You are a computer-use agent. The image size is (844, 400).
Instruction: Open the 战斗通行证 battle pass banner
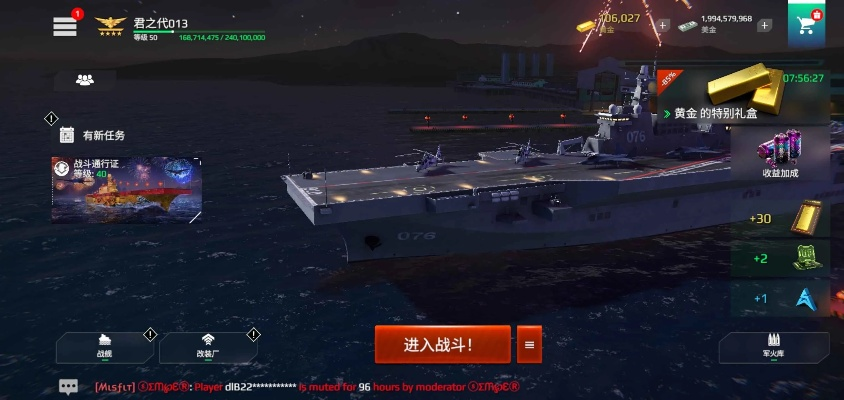coord(127,188)
